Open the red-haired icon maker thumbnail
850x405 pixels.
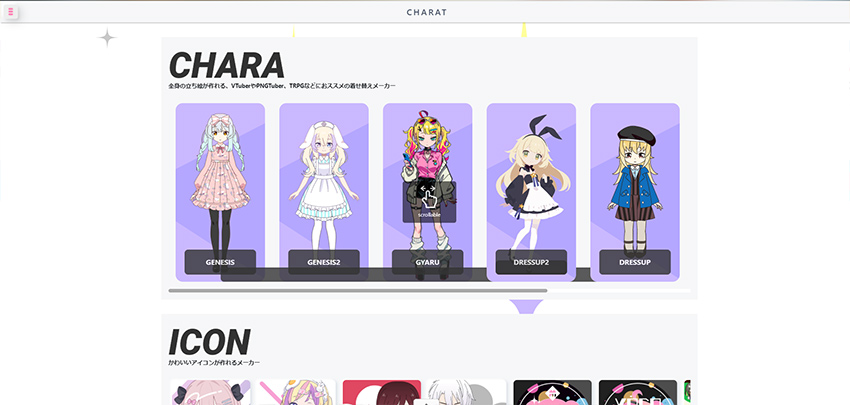pos(381,393)
